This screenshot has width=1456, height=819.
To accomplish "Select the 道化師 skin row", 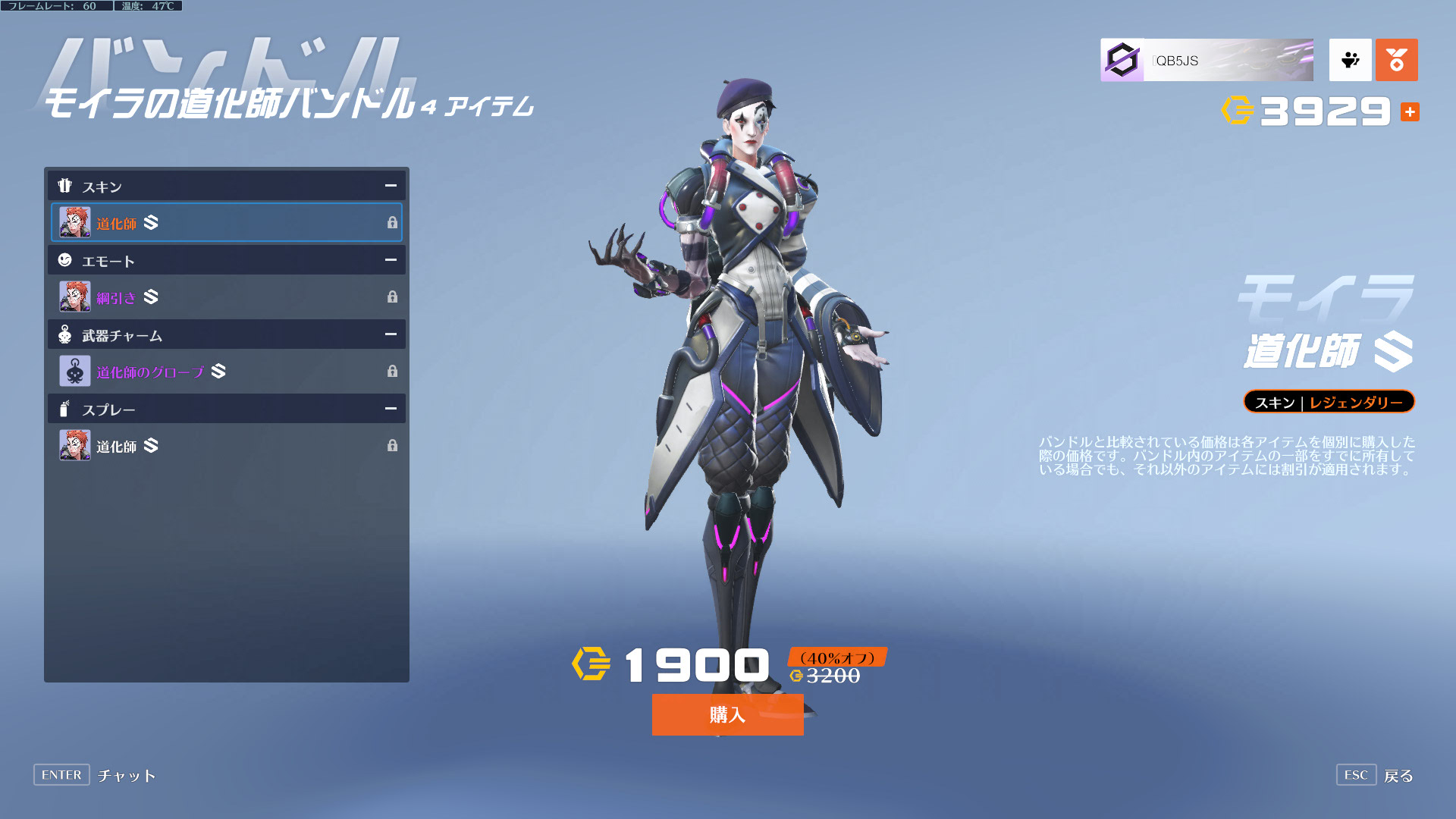I will coord(226,222).
